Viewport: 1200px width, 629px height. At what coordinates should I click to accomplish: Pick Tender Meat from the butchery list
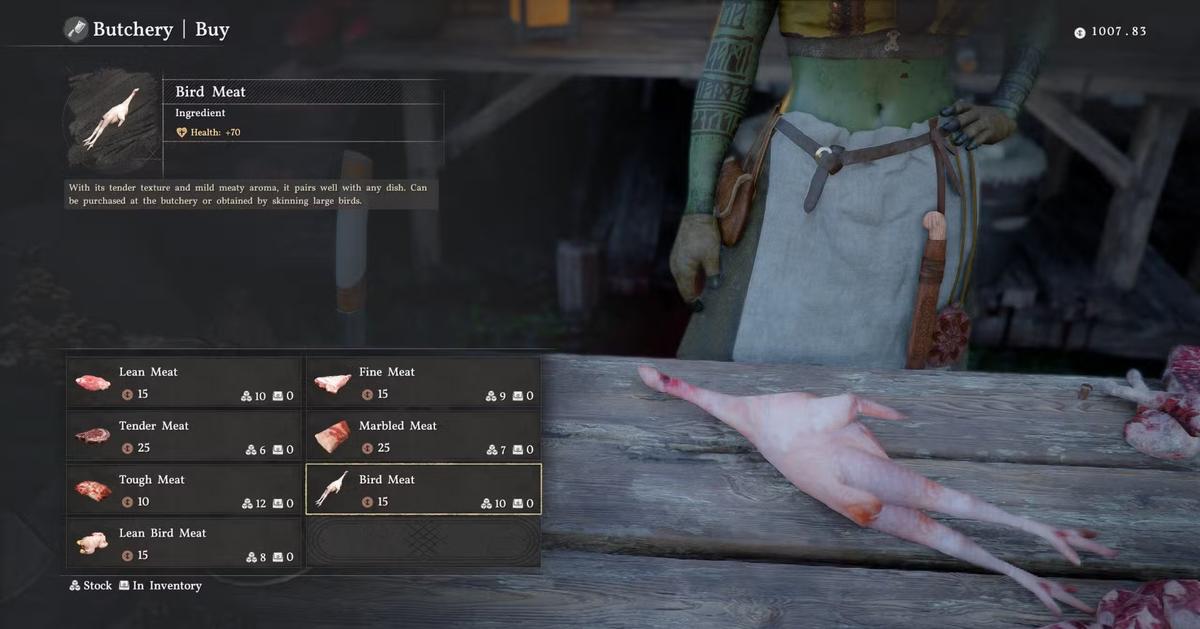184,436
